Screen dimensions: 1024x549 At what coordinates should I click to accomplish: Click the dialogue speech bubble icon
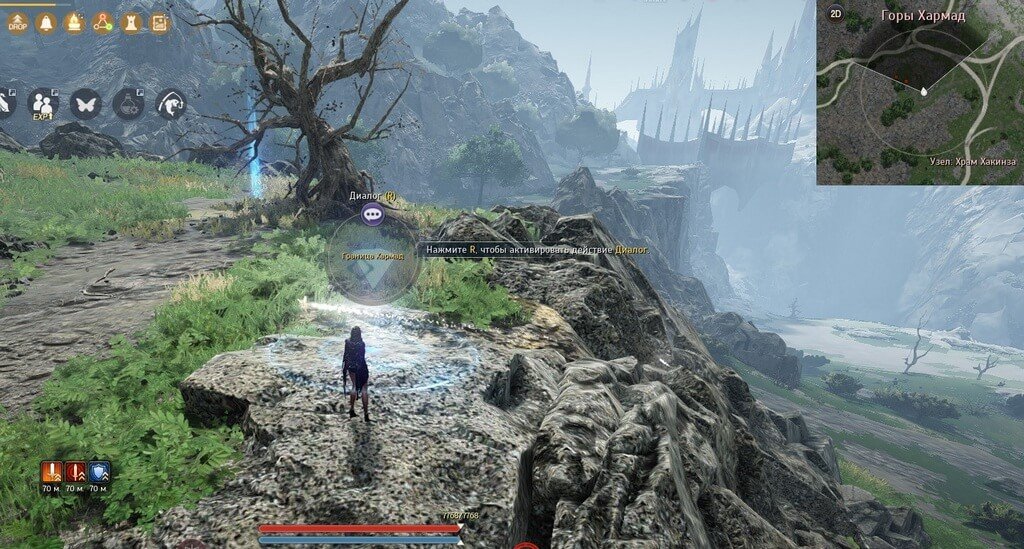coord(372,213)
